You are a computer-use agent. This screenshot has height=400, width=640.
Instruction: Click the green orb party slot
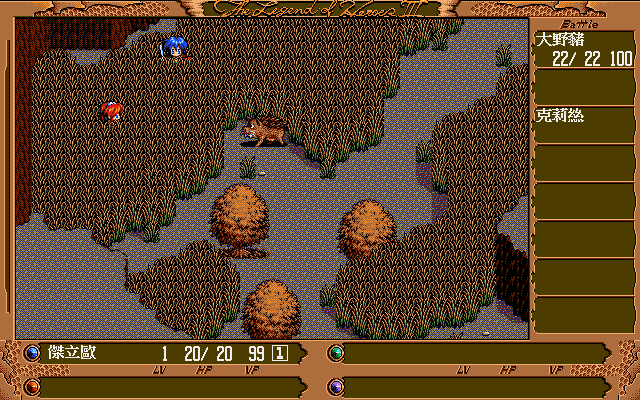(x=336, y=353)
